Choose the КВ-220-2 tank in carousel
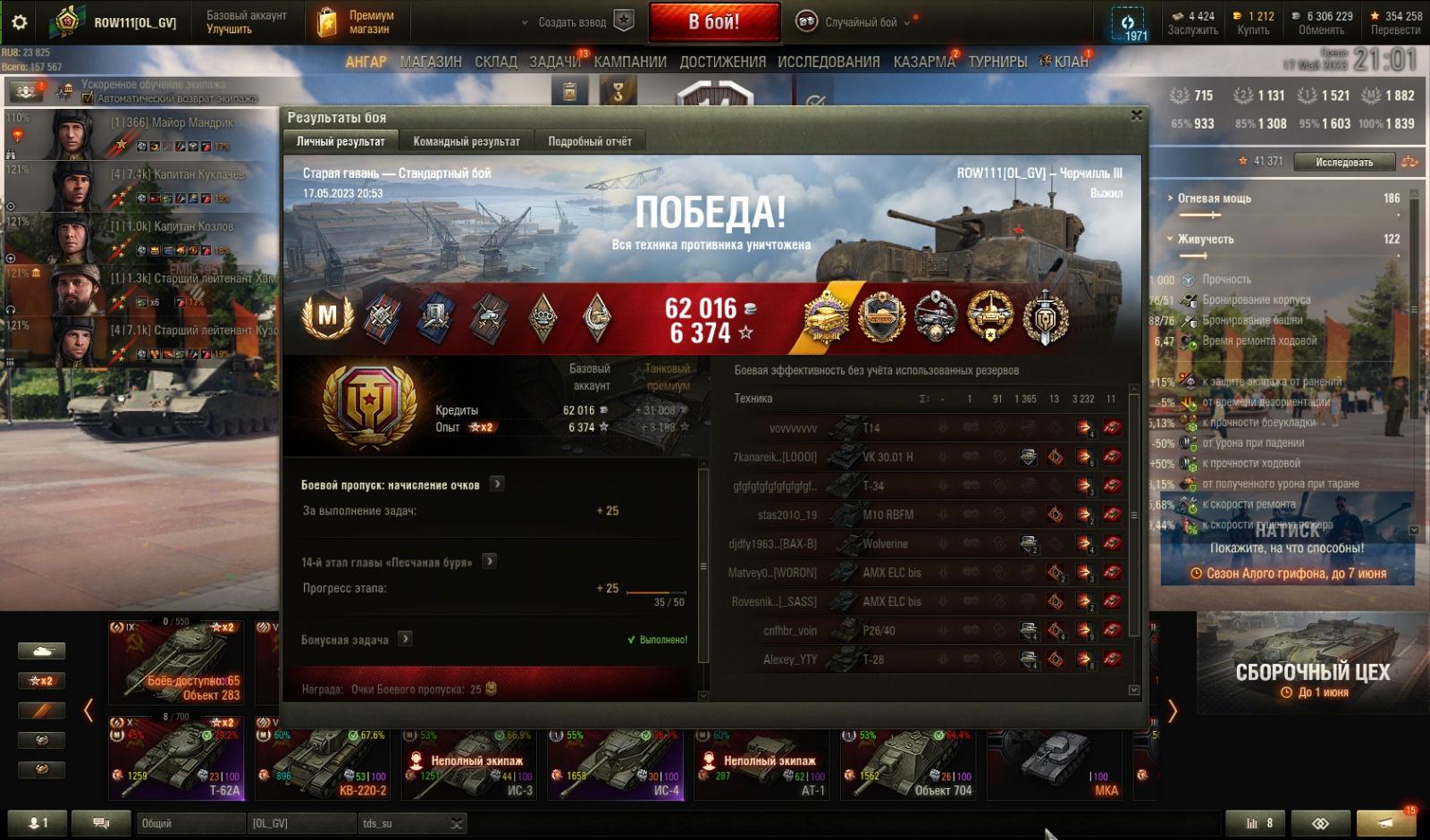Screen dimensions: 1430x840 click(326, 762)
